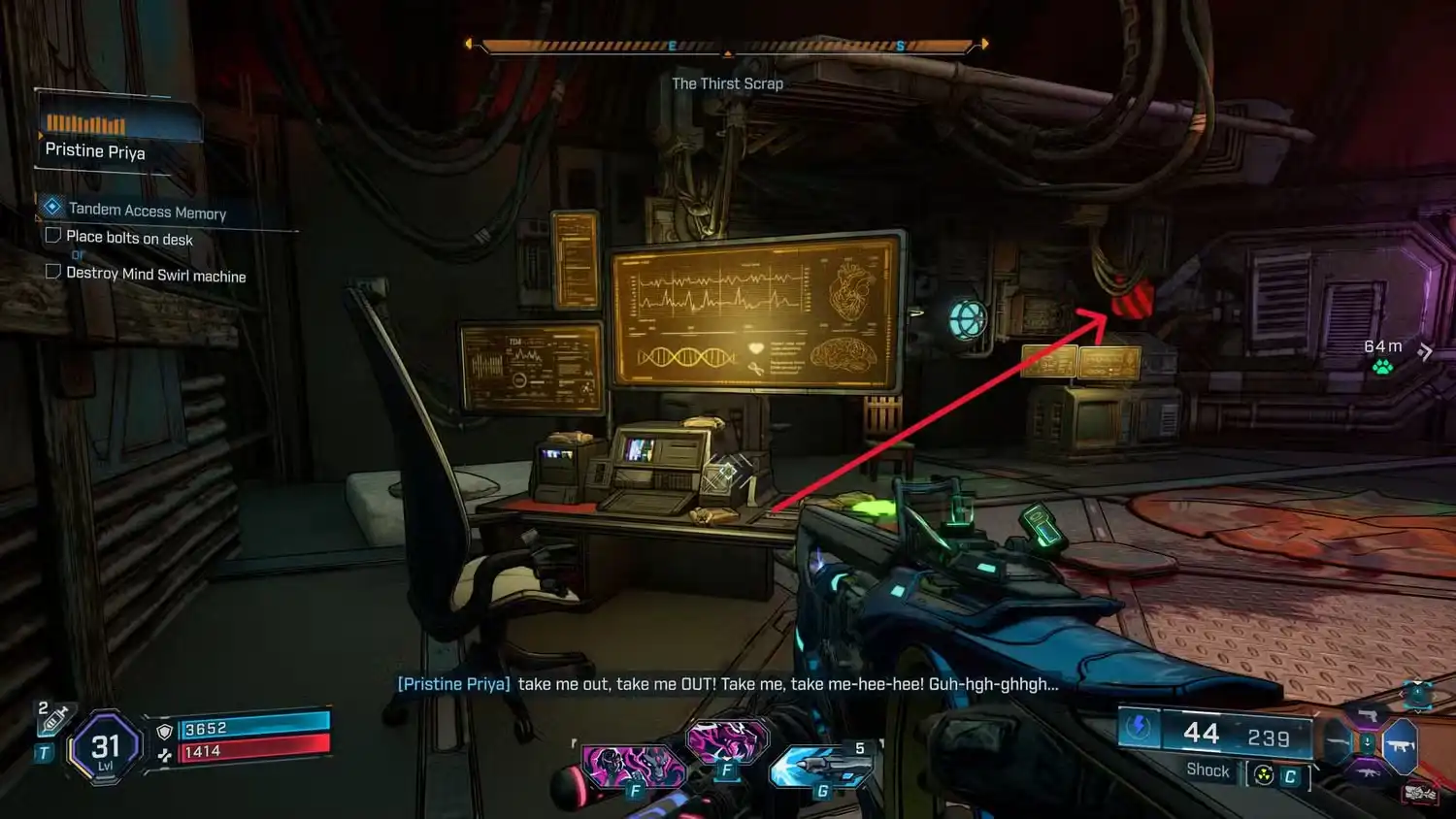
Task: Activate the roaring beast skill icon
Action: click(x=727, y=742)
